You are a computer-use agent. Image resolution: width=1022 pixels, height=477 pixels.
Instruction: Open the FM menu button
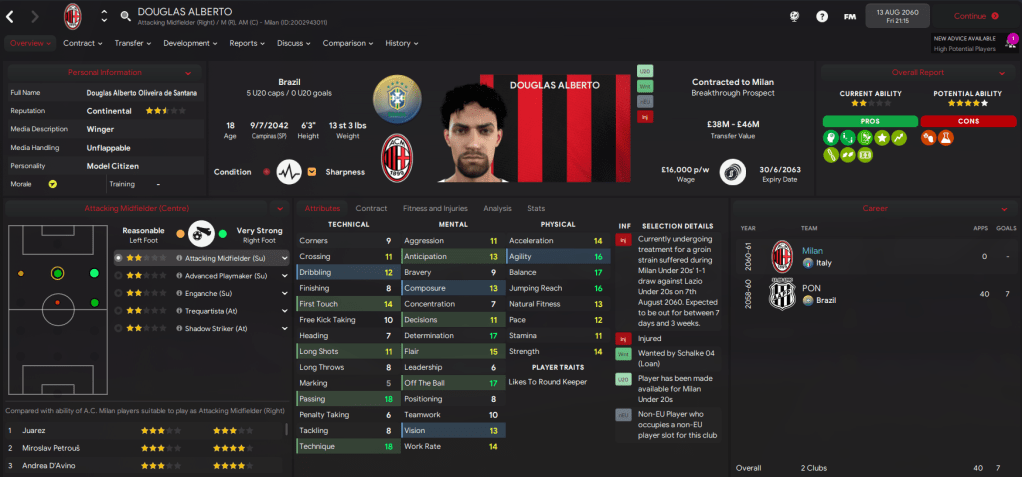click(849, 16)
